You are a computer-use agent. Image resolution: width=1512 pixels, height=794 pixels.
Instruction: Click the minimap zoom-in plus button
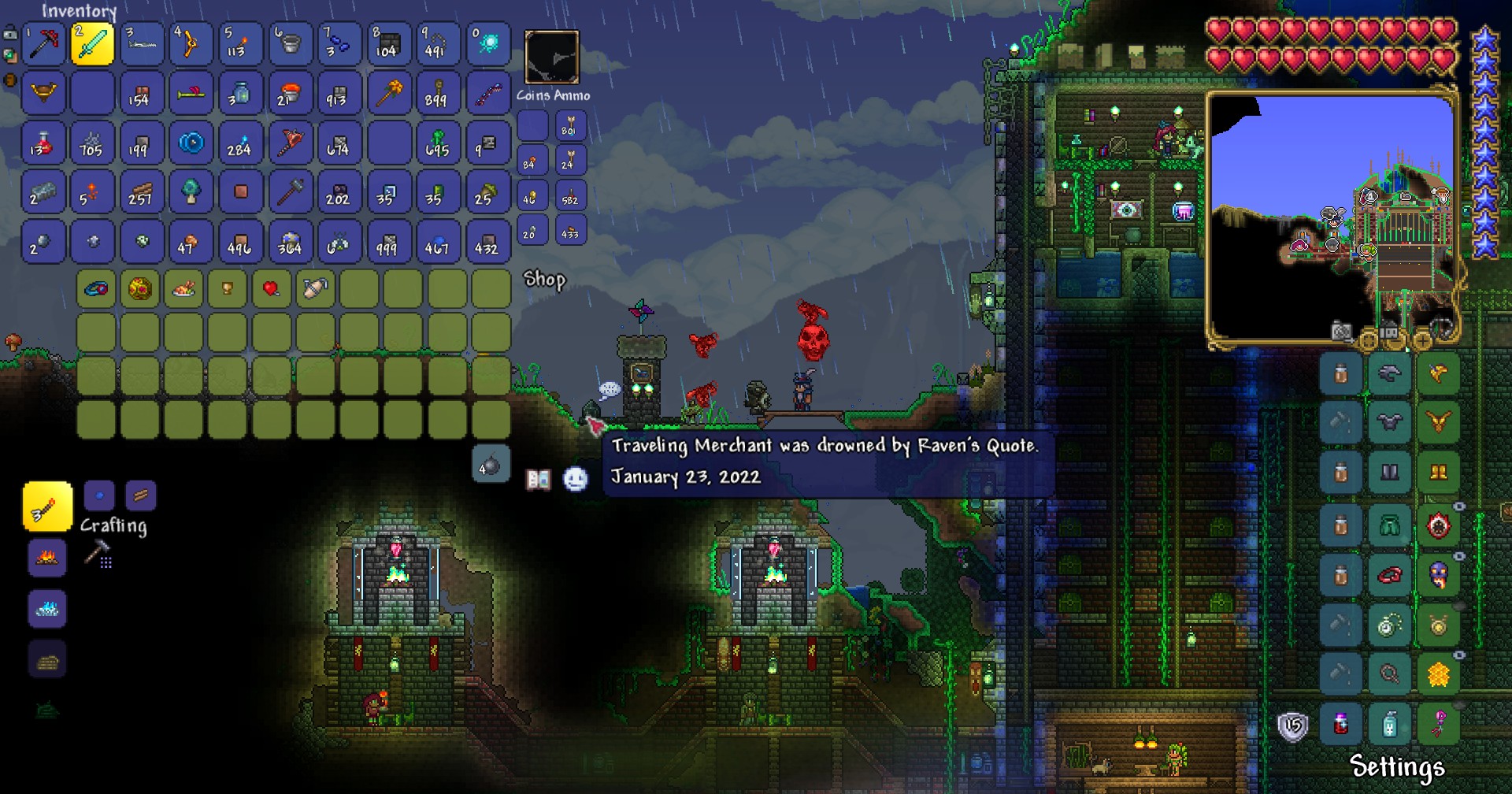click(1422, 340)
